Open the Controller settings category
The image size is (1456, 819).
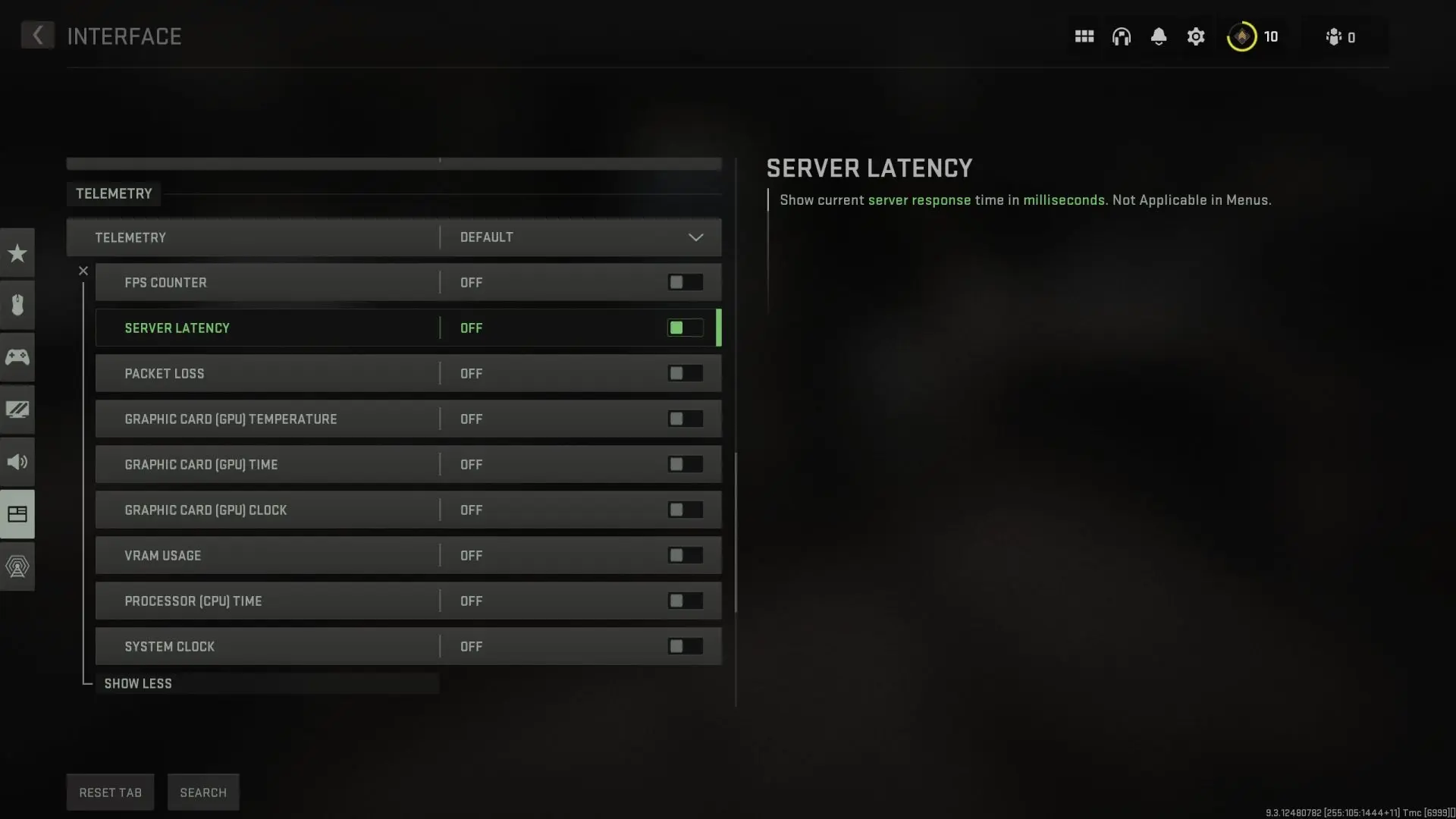tap(17, 356)
